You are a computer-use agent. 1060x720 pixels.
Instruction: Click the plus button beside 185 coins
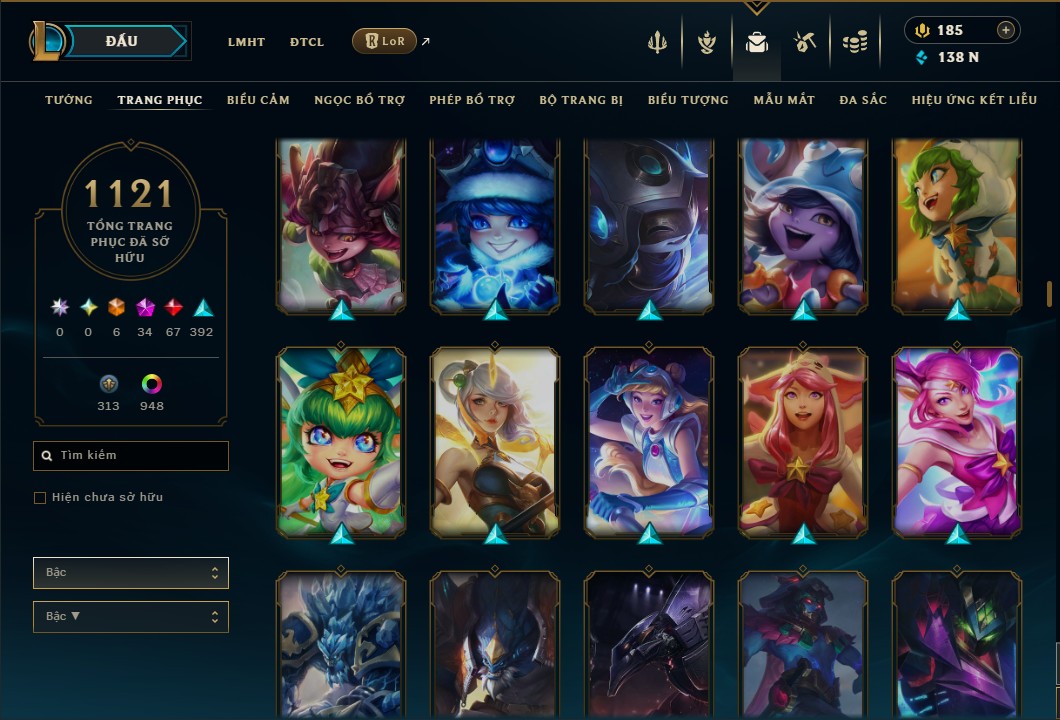1006,30
